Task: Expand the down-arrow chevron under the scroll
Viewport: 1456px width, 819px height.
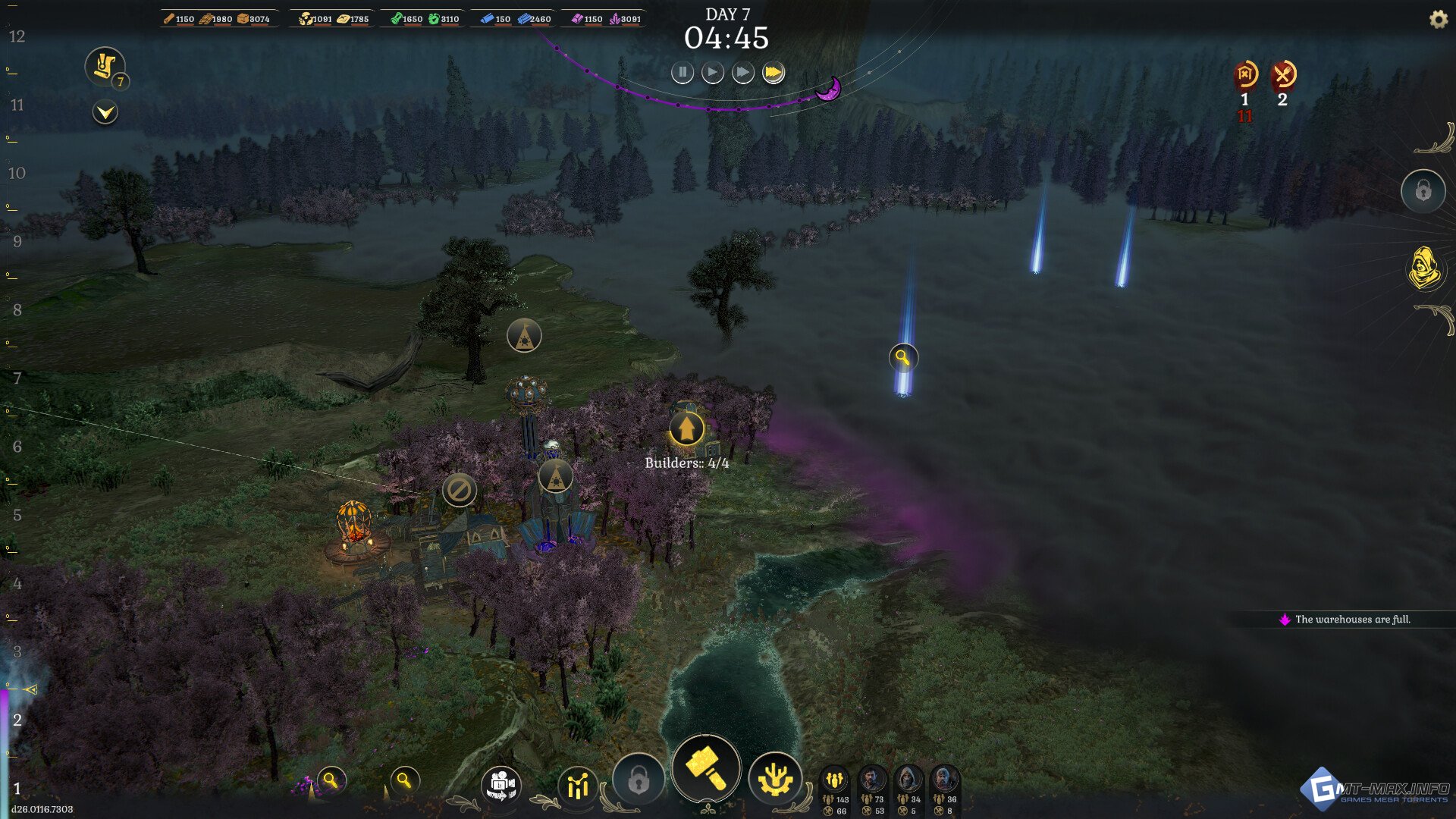Action: click(x=105, y=113)
